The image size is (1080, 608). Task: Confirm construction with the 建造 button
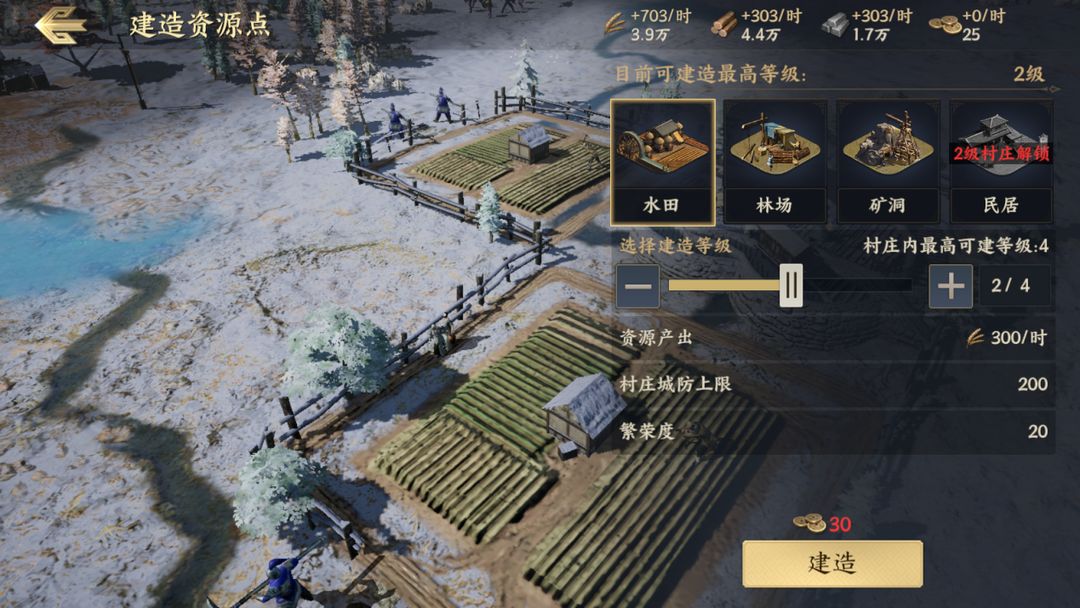[832, 563]
